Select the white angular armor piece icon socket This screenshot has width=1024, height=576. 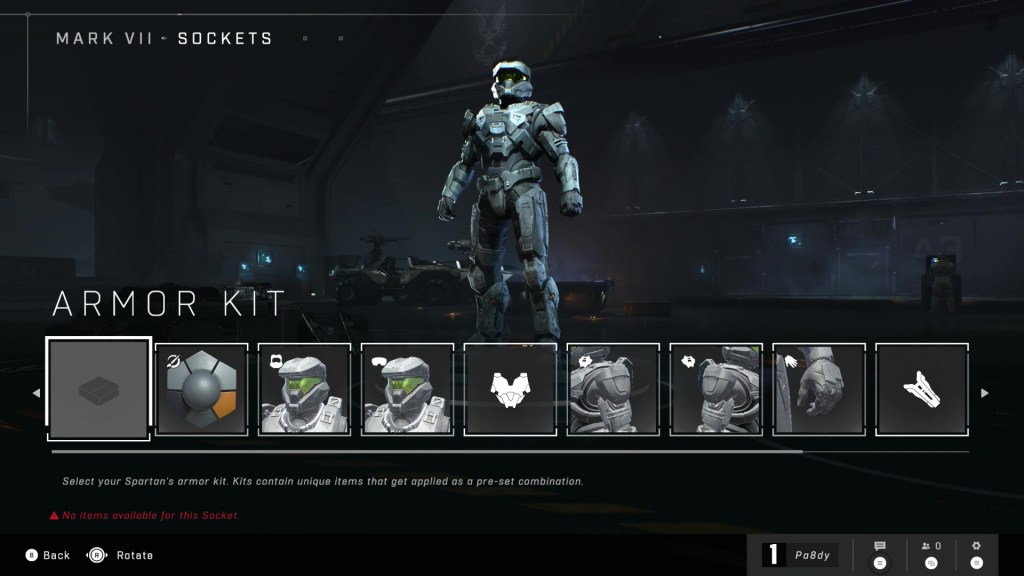point(922,389)
